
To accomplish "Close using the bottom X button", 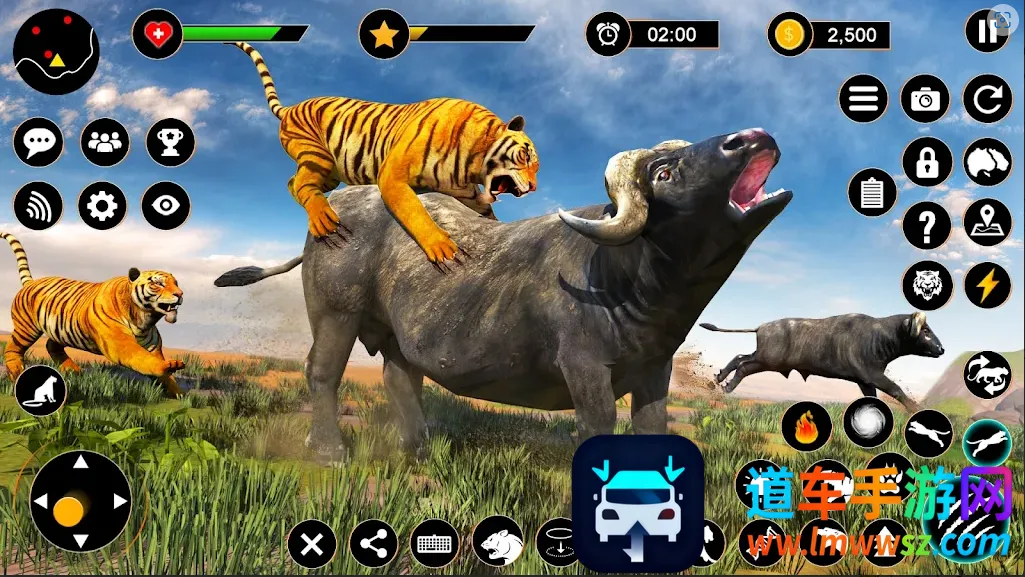I will click(x=312, y=545).
